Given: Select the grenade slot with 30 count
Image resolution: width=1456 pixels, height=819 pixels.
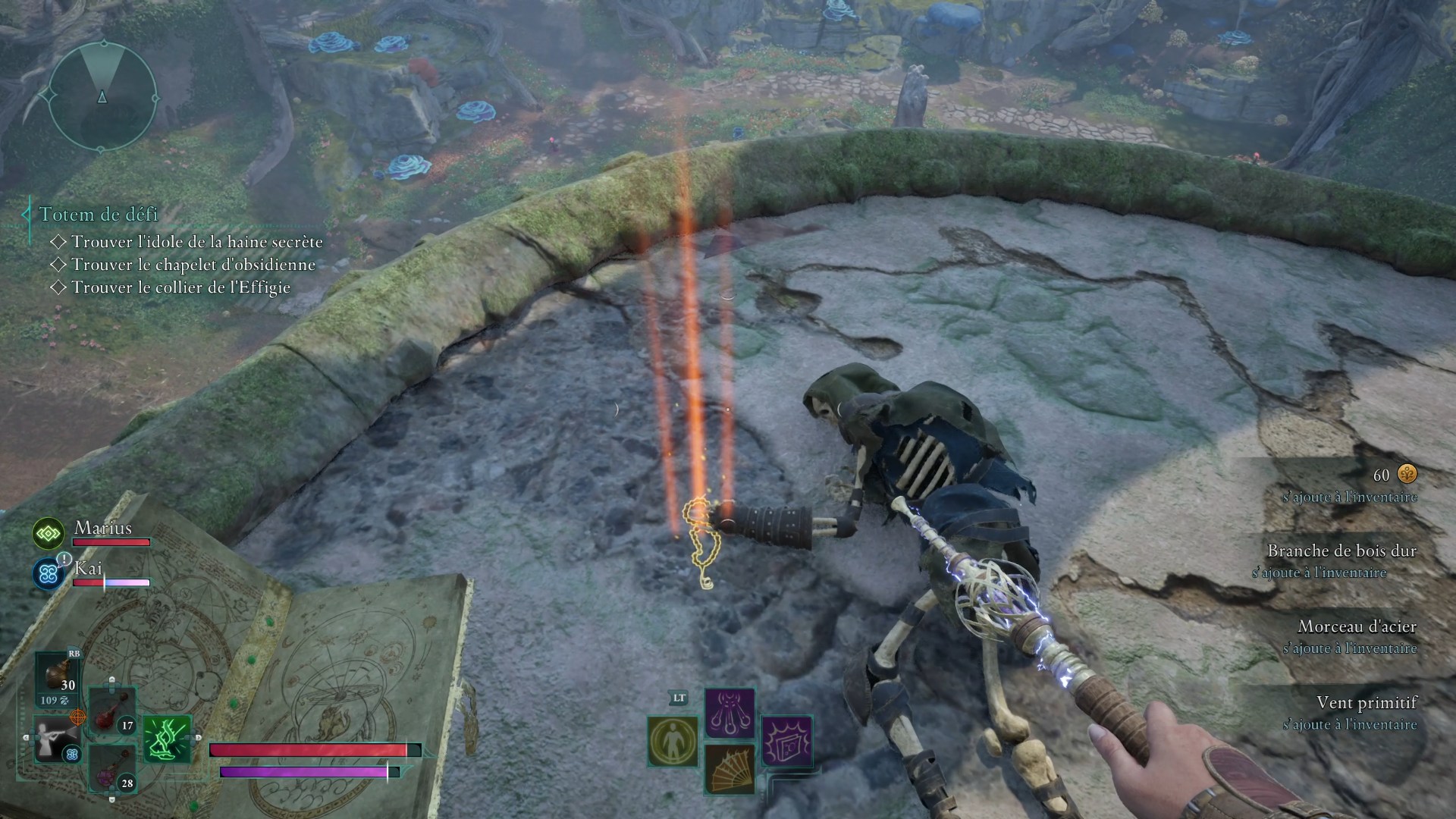Looking at the screenshot, I should point(58,676).
